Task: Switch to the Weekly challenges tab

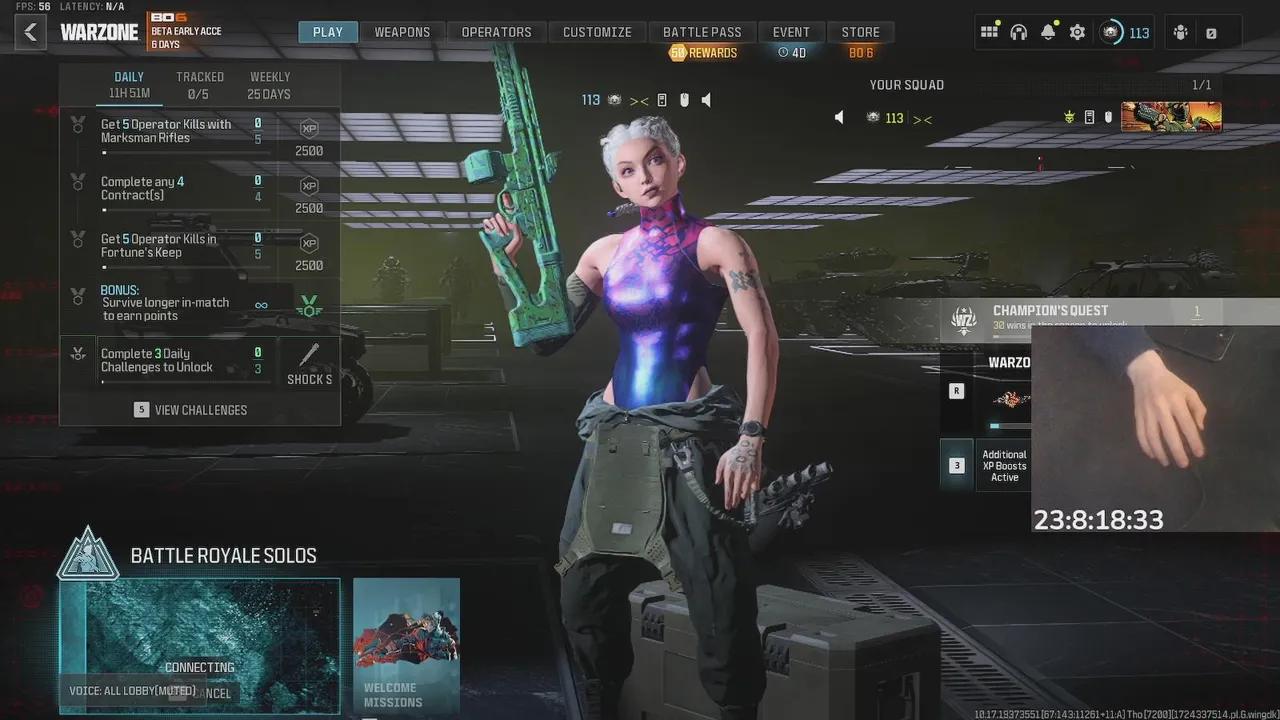Action: 268,84
